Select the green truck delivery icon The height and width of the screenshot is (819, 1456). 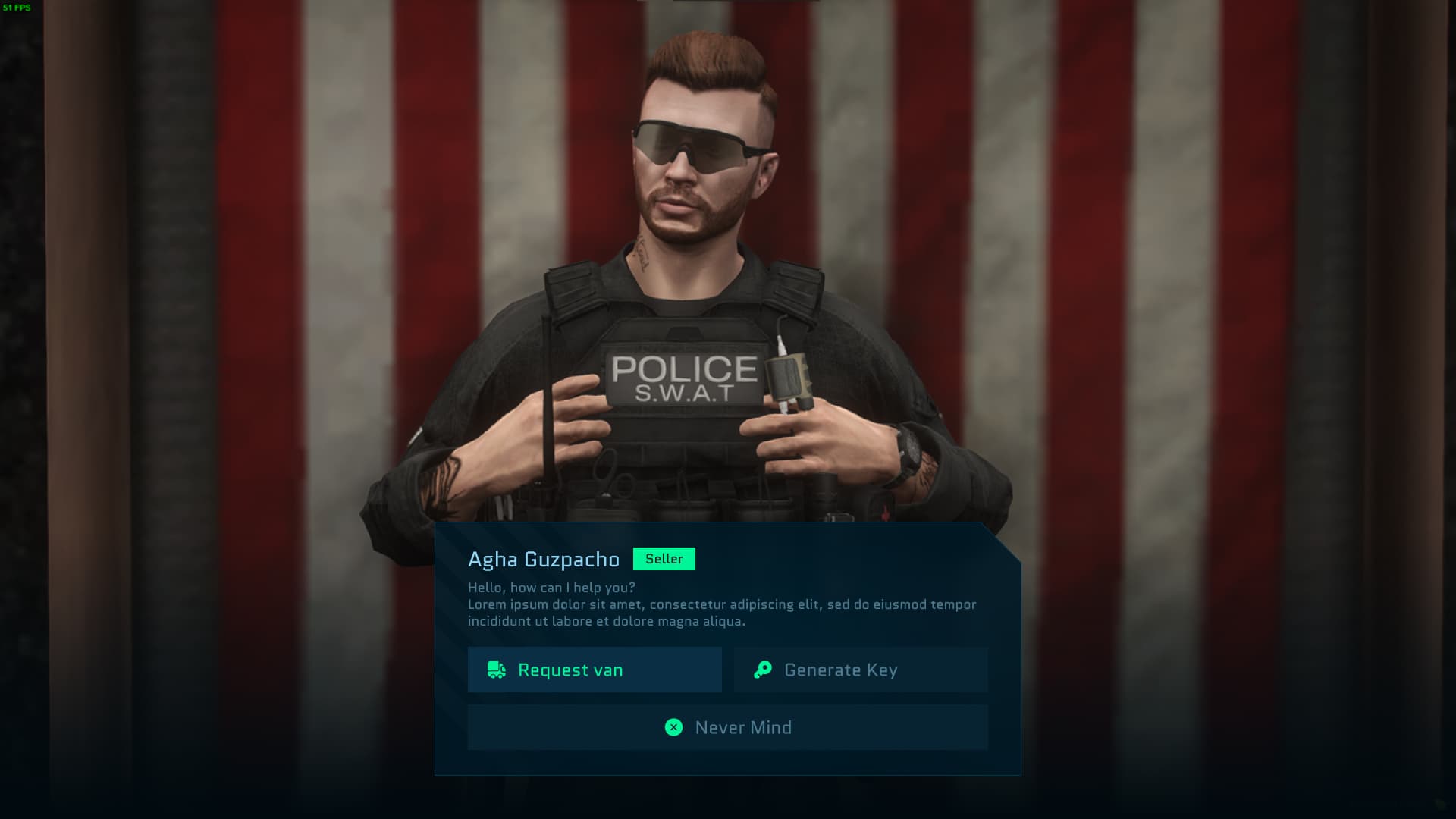[496, 670]
